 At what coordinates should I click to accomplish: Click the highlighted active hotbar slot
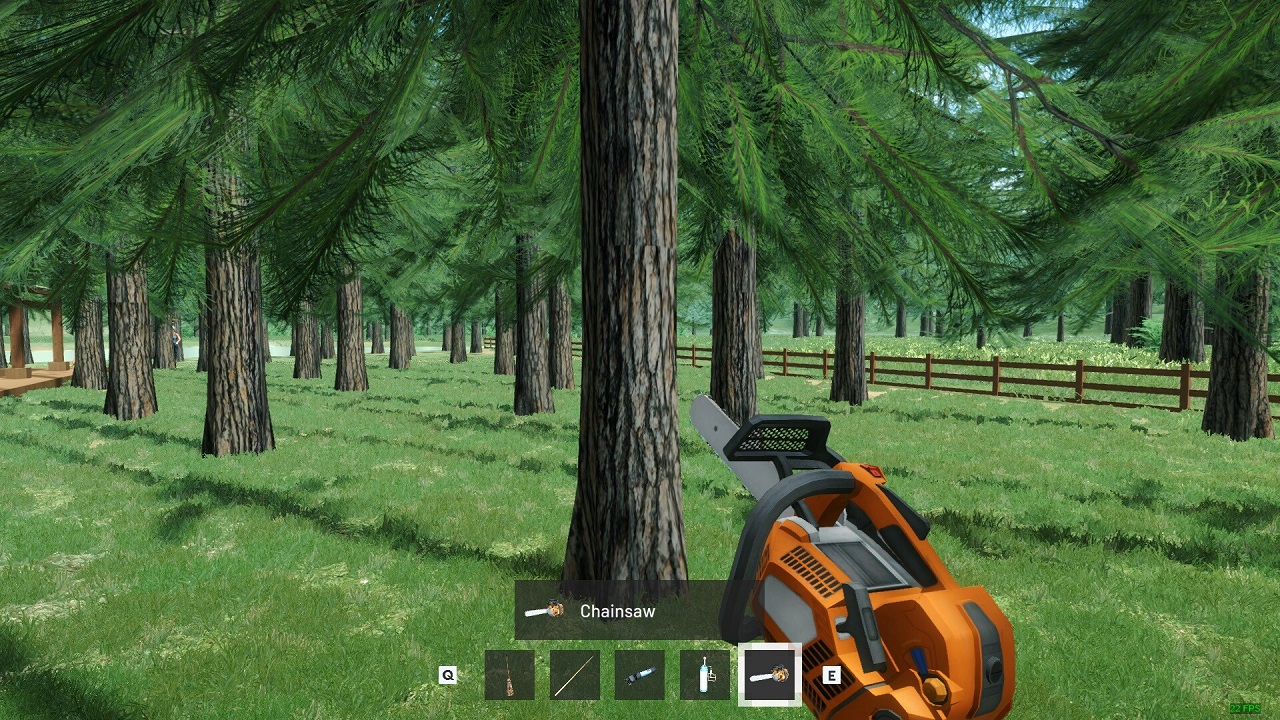tap(768, 676)
